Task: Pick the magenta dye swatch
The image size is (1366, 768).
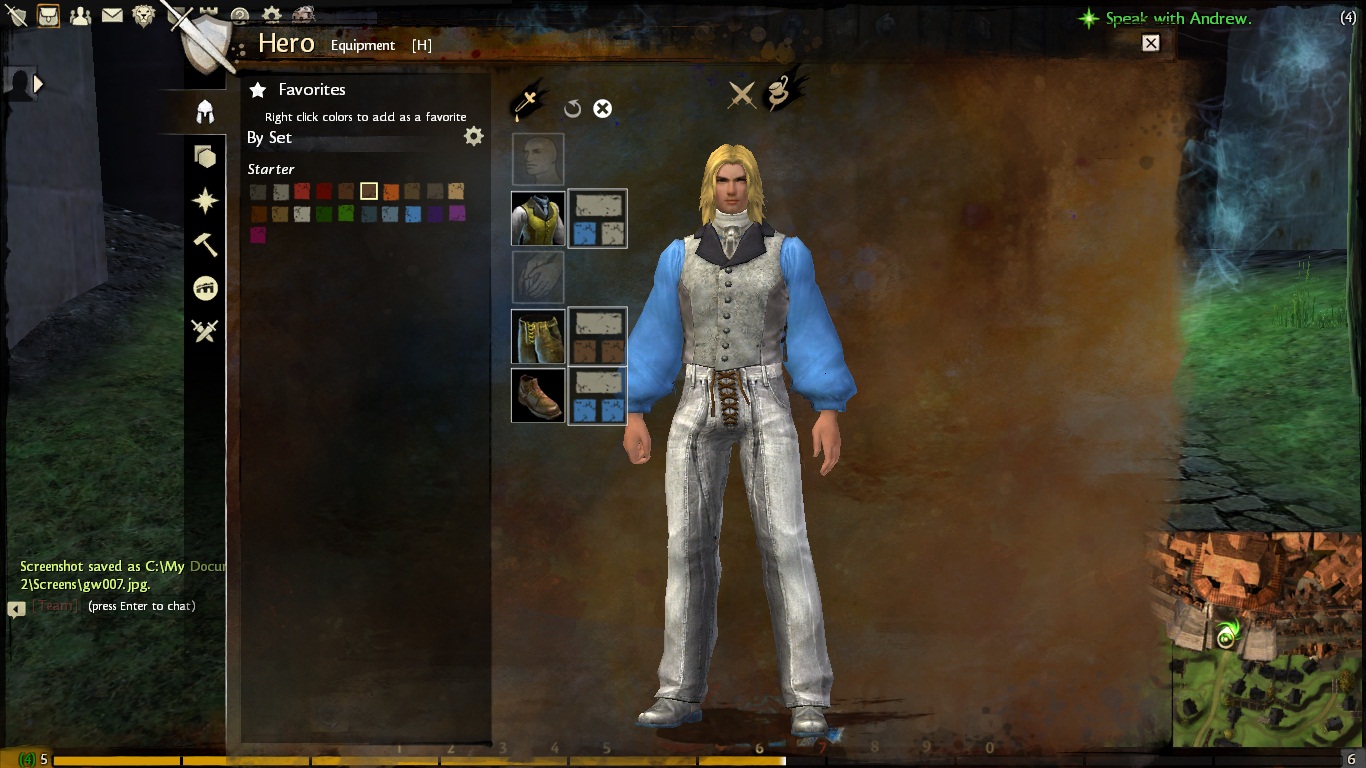Action: click(258, 235)
